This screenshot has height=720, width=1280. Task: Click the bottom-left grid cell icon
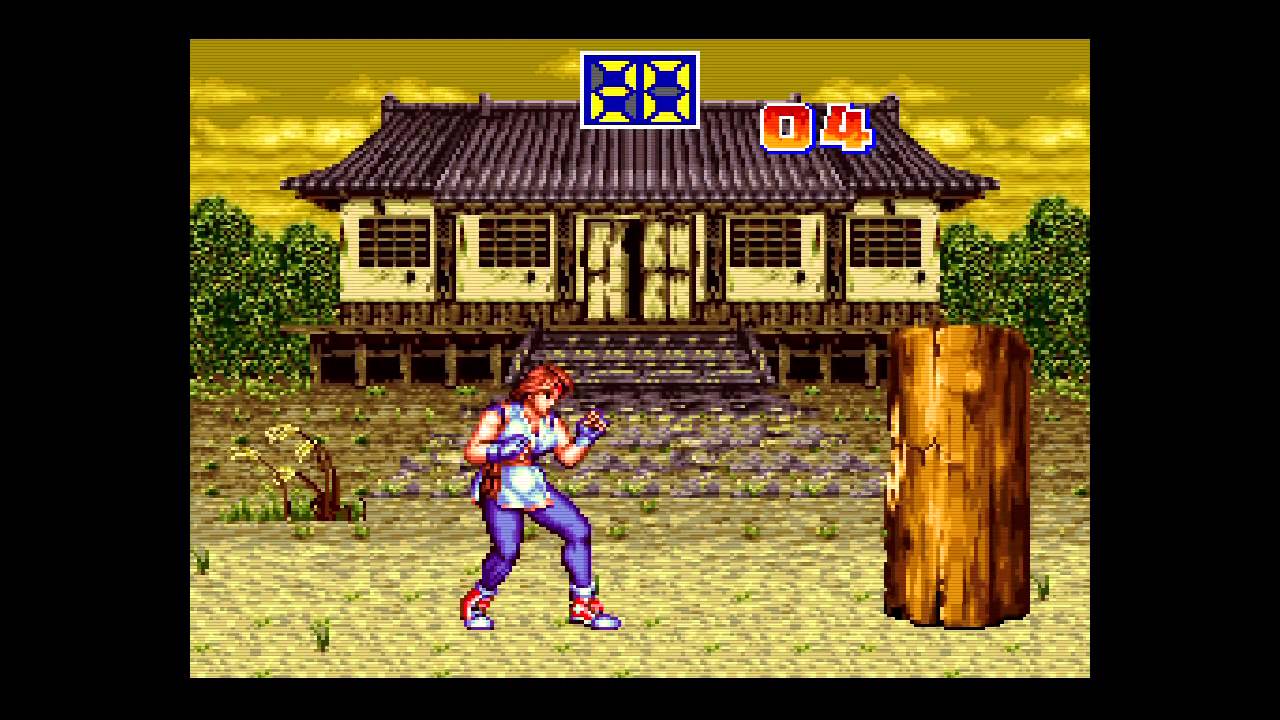coord(612,110)
